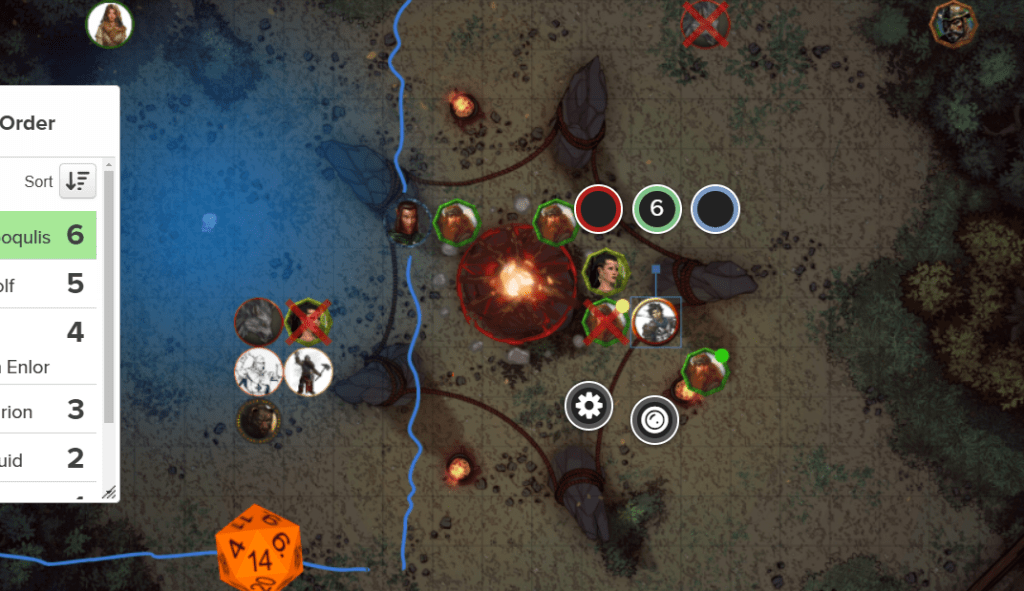This screenshot has height=591, width=1024.
Task: Edit the green token bubble showing 6
Action: point(656,209)
